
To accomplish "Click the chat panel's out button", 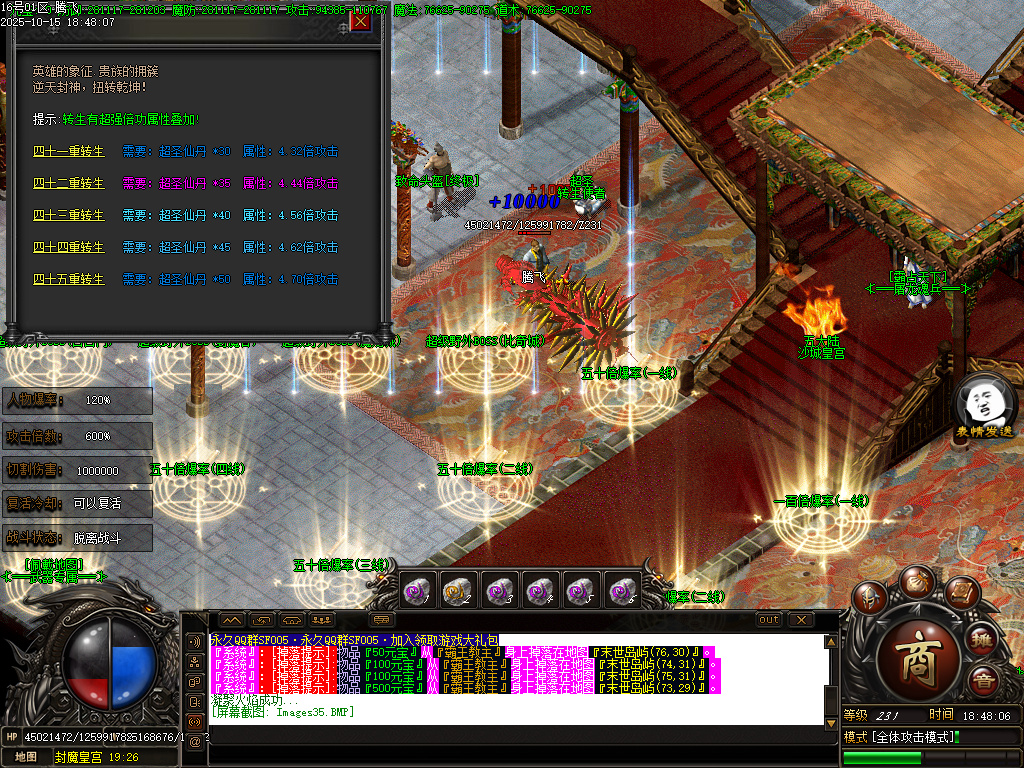I will tap(768, 620).
